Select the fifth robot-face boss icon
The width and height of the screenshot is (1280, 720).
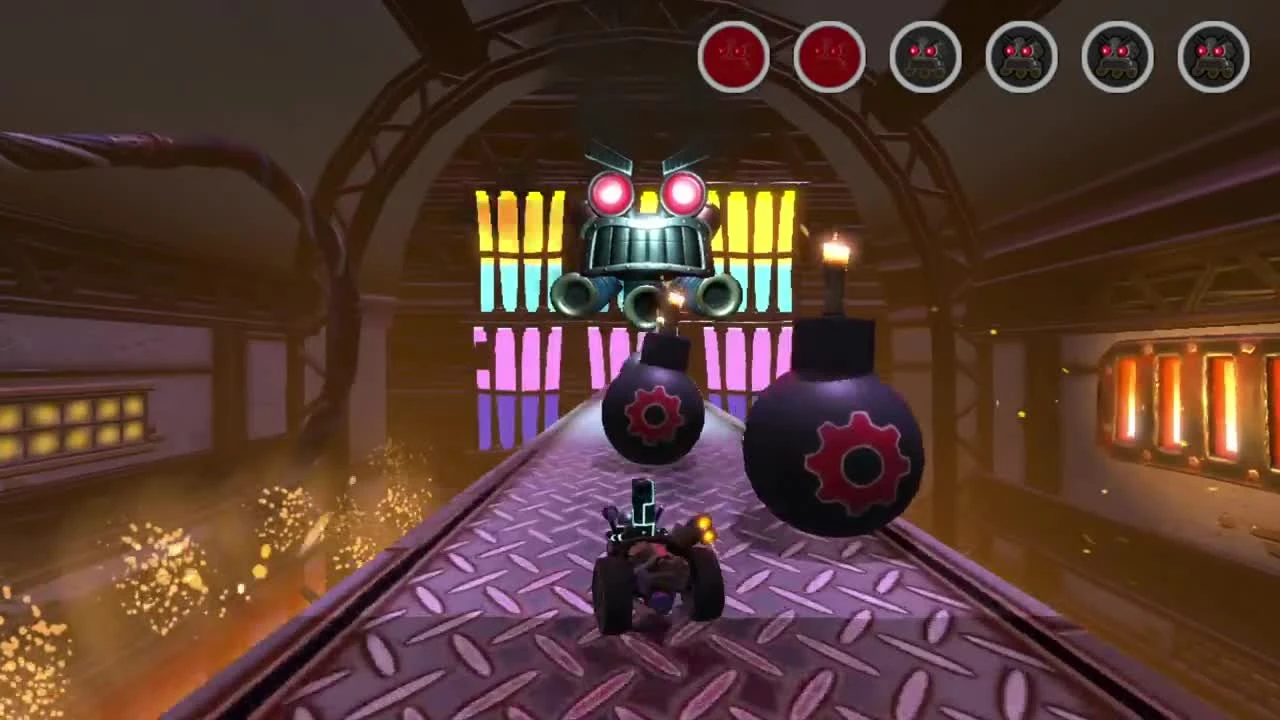(x=1118, y=57)
